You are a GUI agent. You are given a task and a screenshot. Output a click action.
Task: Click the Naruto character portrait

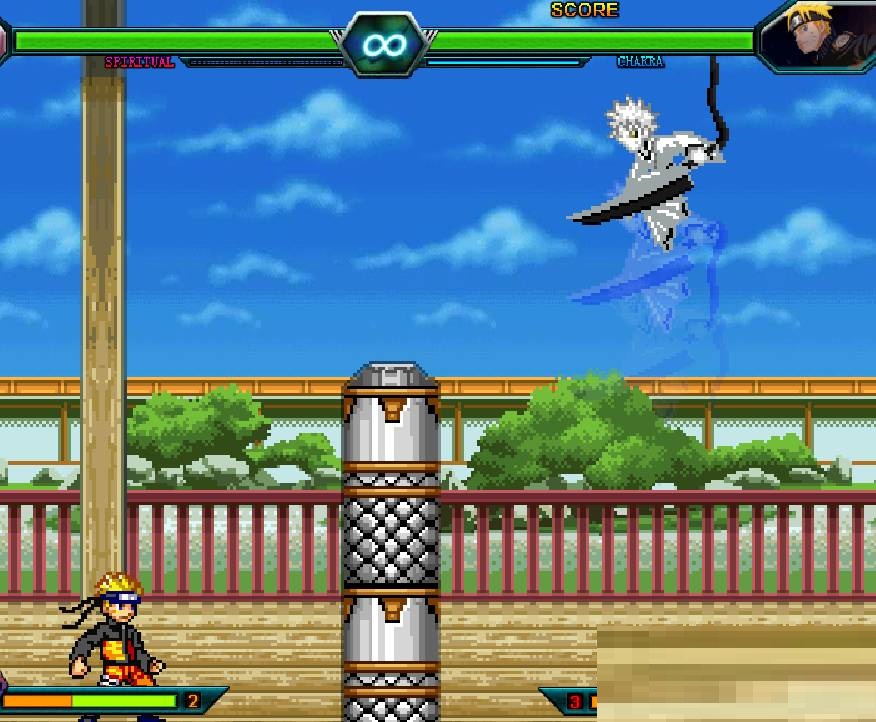820,35
